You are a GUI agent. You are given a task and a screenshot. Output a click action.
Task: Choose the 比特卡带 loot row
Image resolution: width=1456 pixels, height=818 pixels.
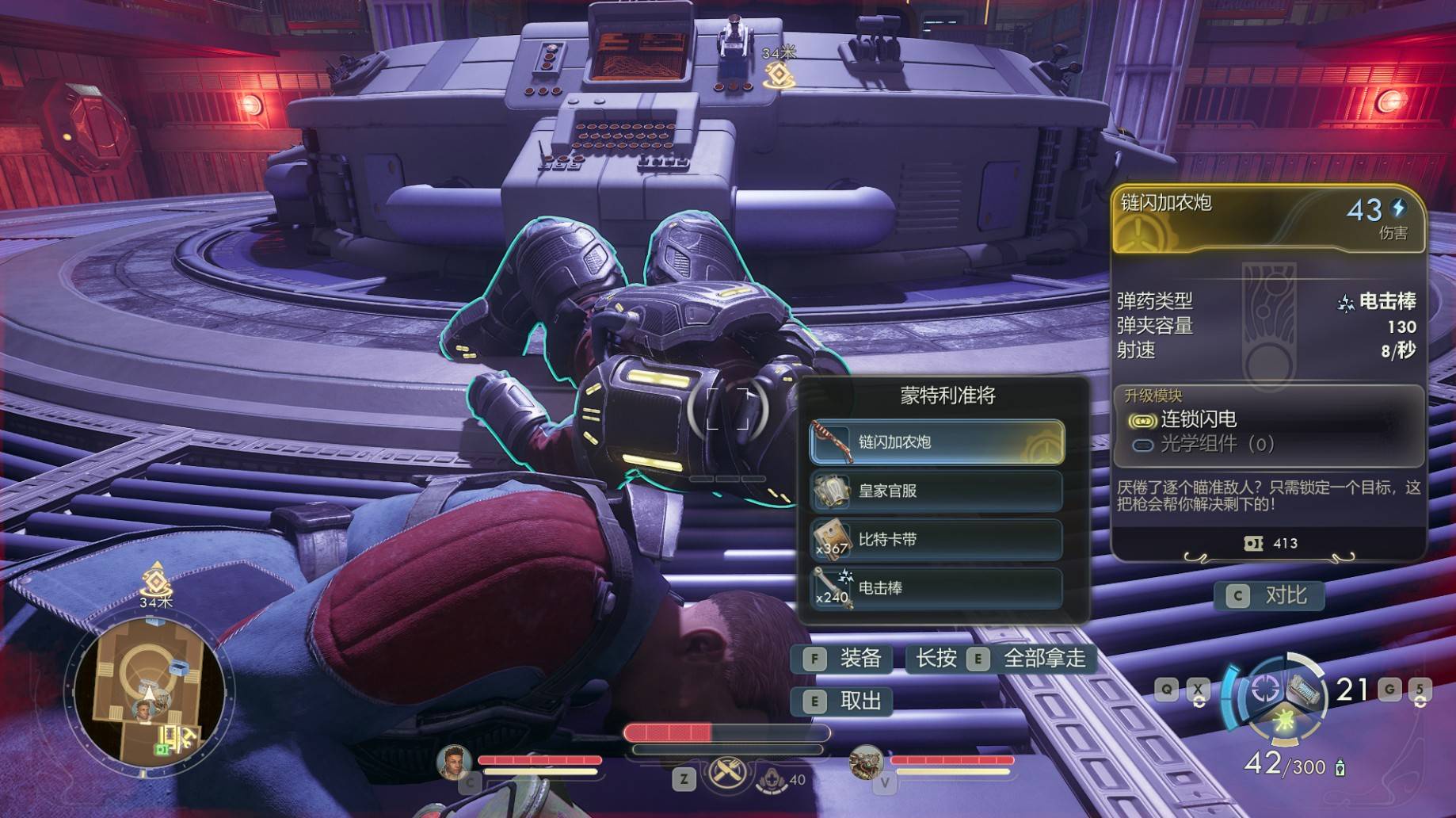point(936,539)
